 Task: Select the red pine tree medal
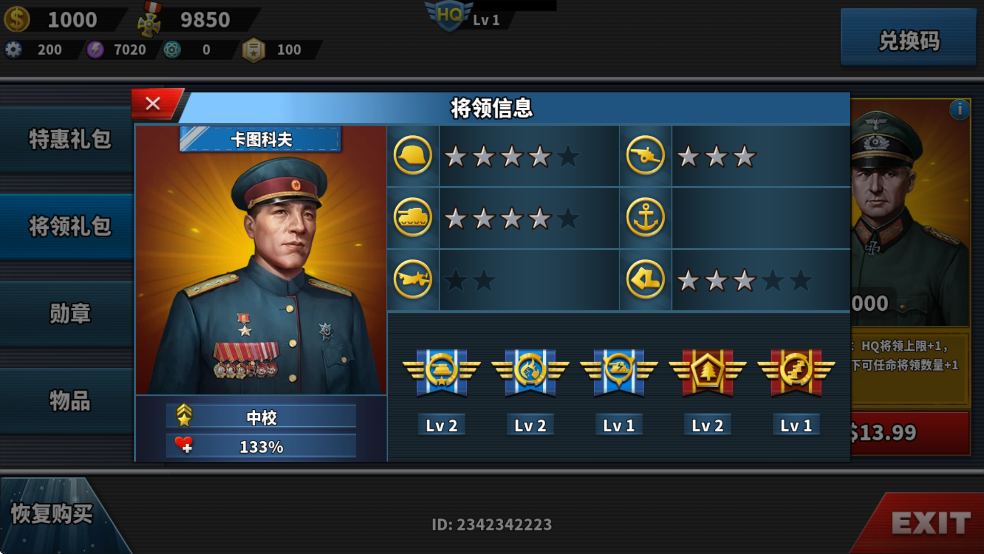(707, 372)
